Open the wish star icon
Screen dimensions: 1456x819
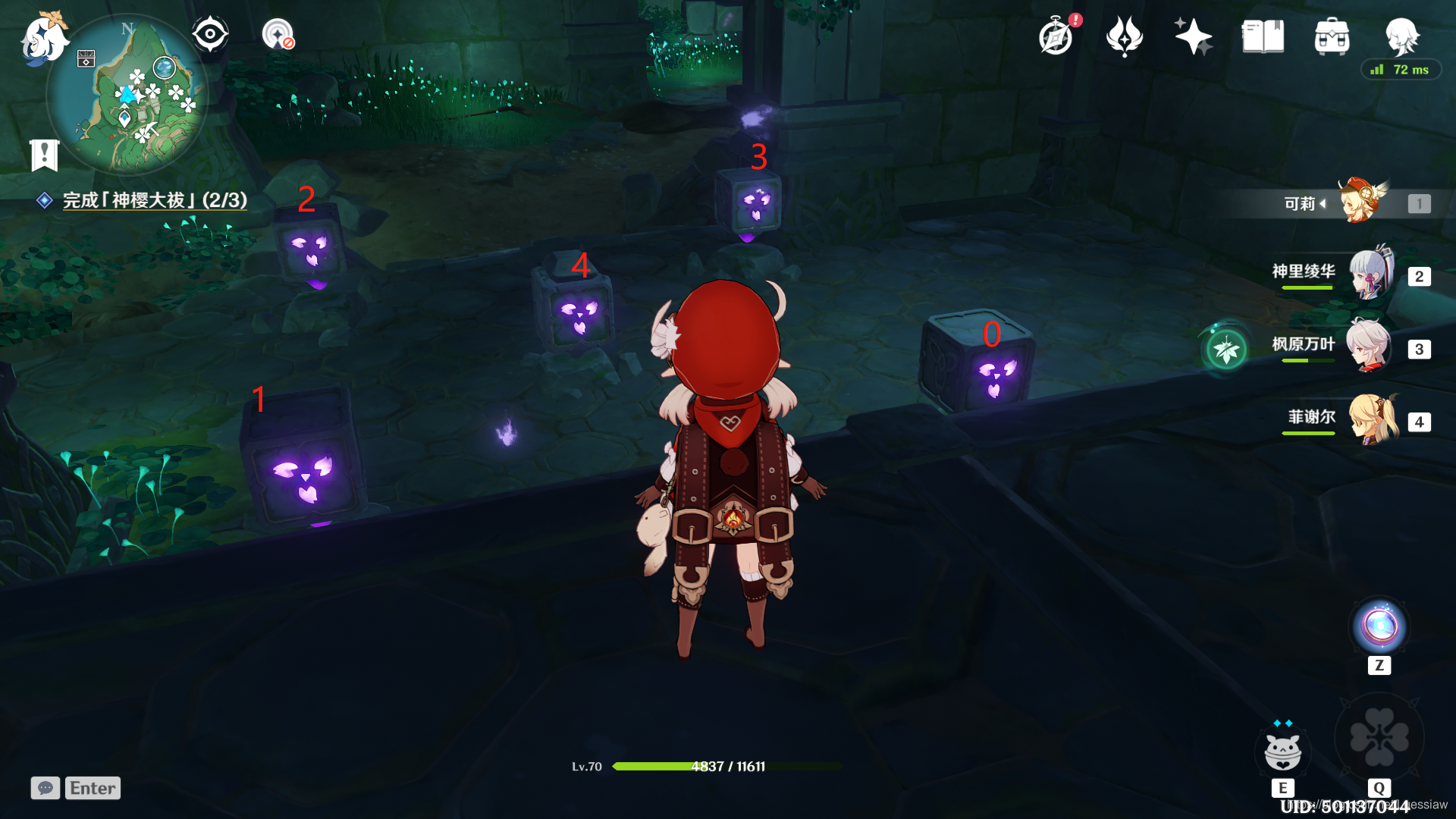click(1193, 36)
